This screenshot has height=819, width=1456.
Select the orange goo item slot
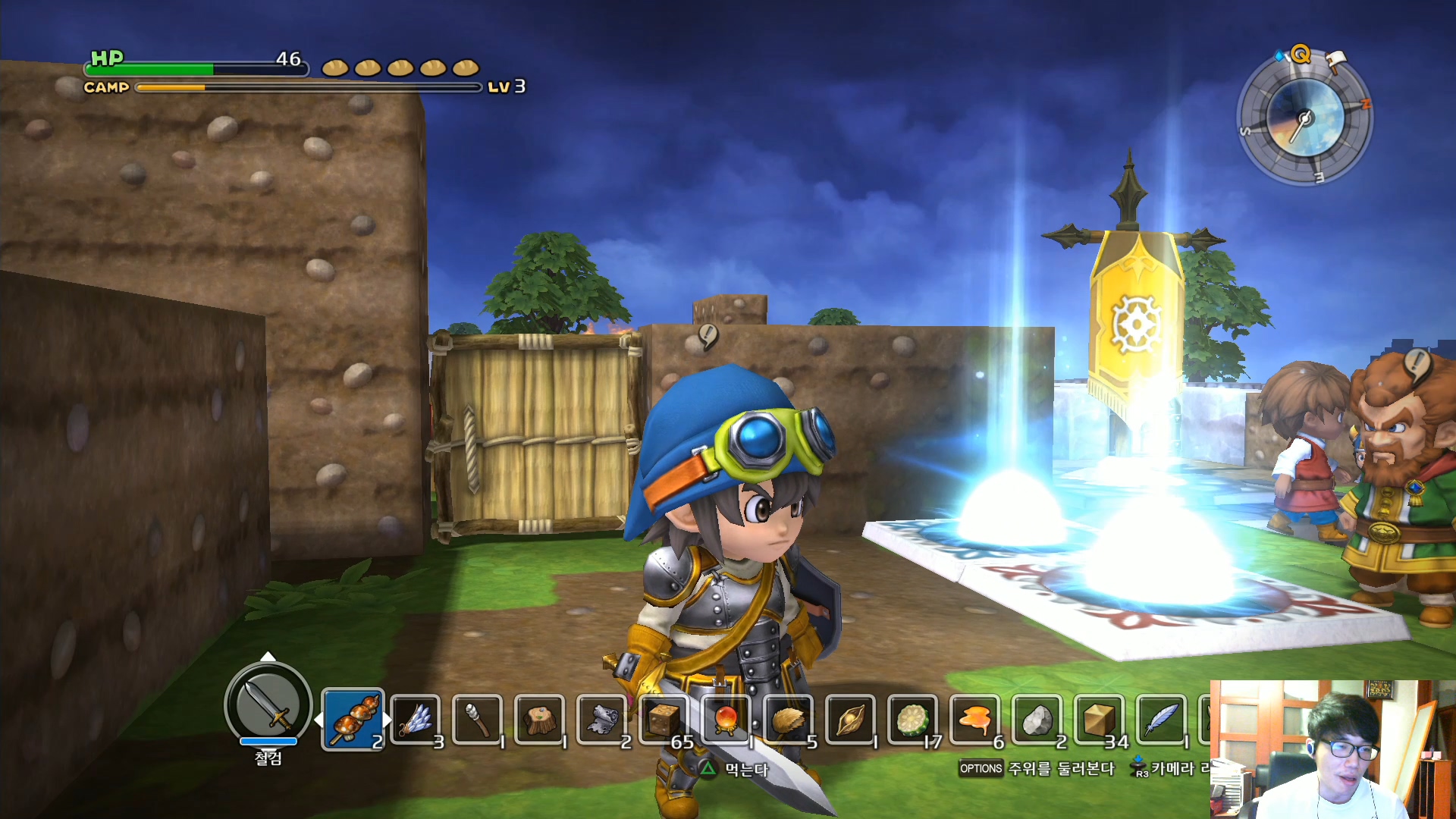[x=975, y=719]
